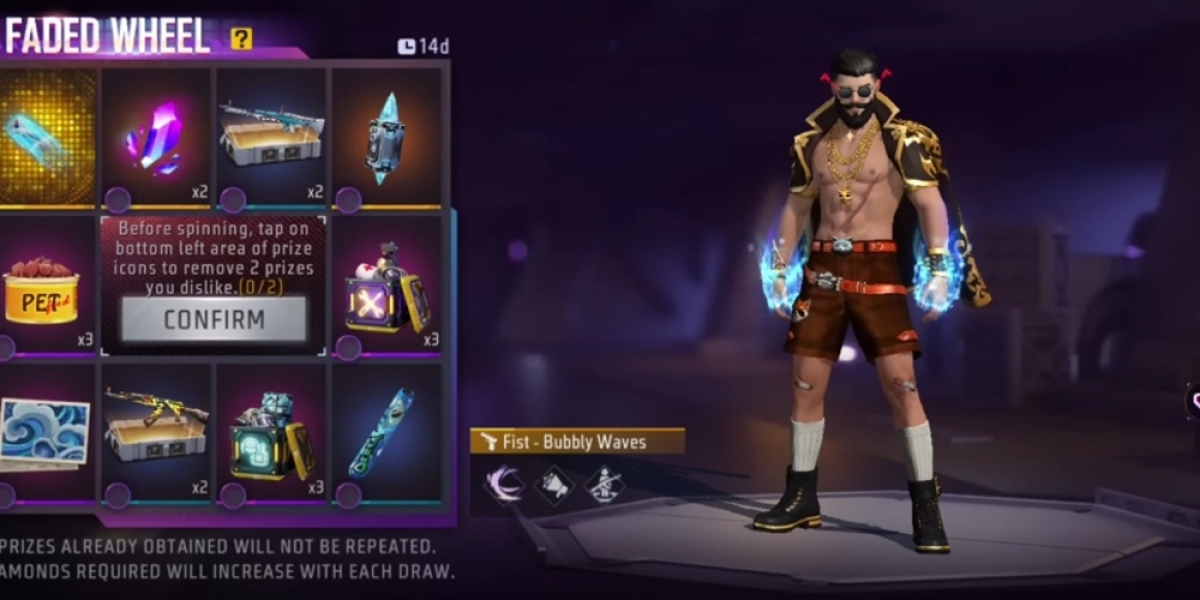1200x600 pixels.
Task: Select the purple X loot box prize
Action: coord(387,287)
